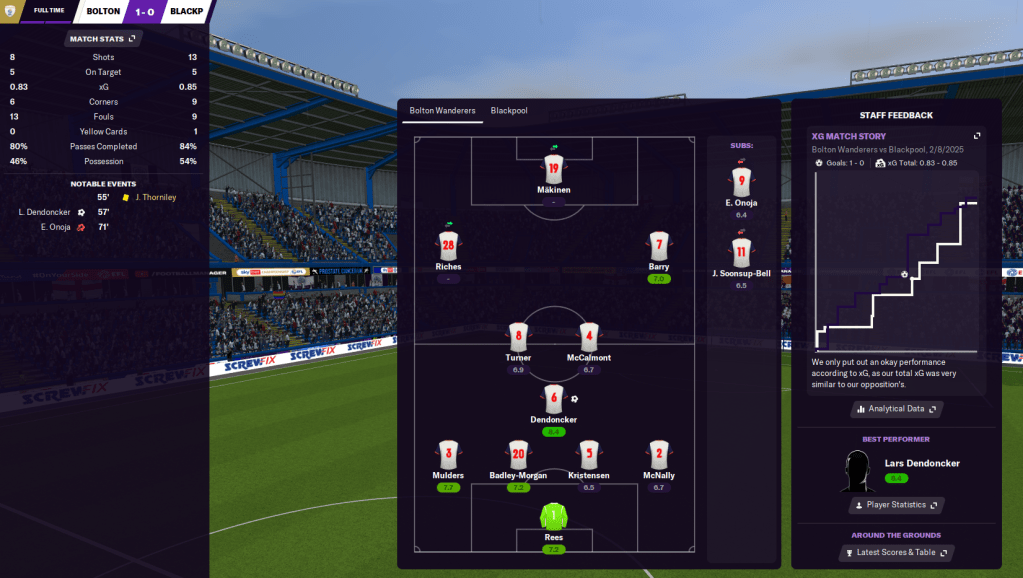Switch to the Blackpool lineup tab
The height and width of the screenshot is (578, 1023).
(508, 111)
